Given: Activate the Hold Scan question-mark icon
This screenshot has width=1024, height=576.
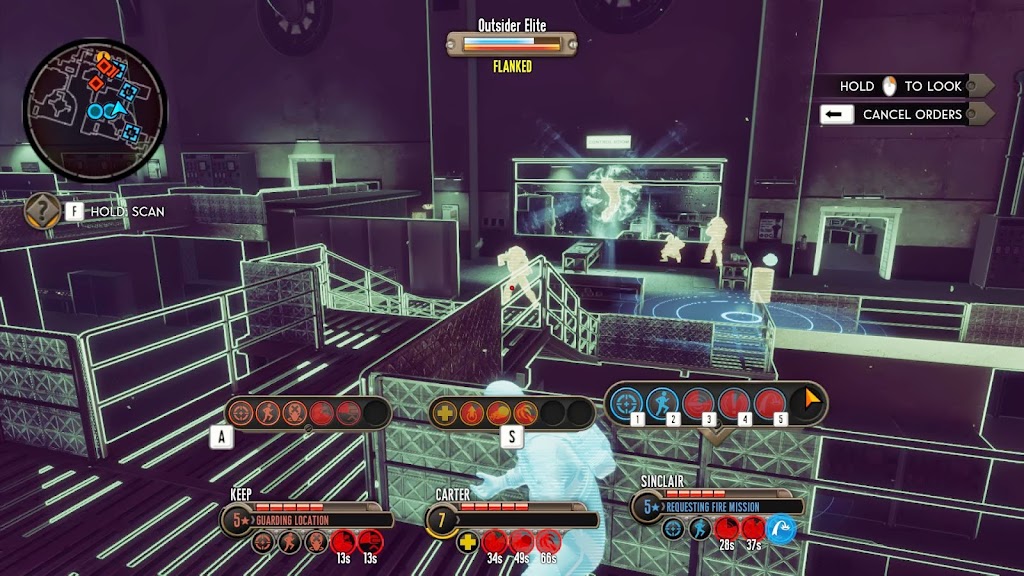Looking at the screenshot, I should pyautogui.click(x=42, y=211).
